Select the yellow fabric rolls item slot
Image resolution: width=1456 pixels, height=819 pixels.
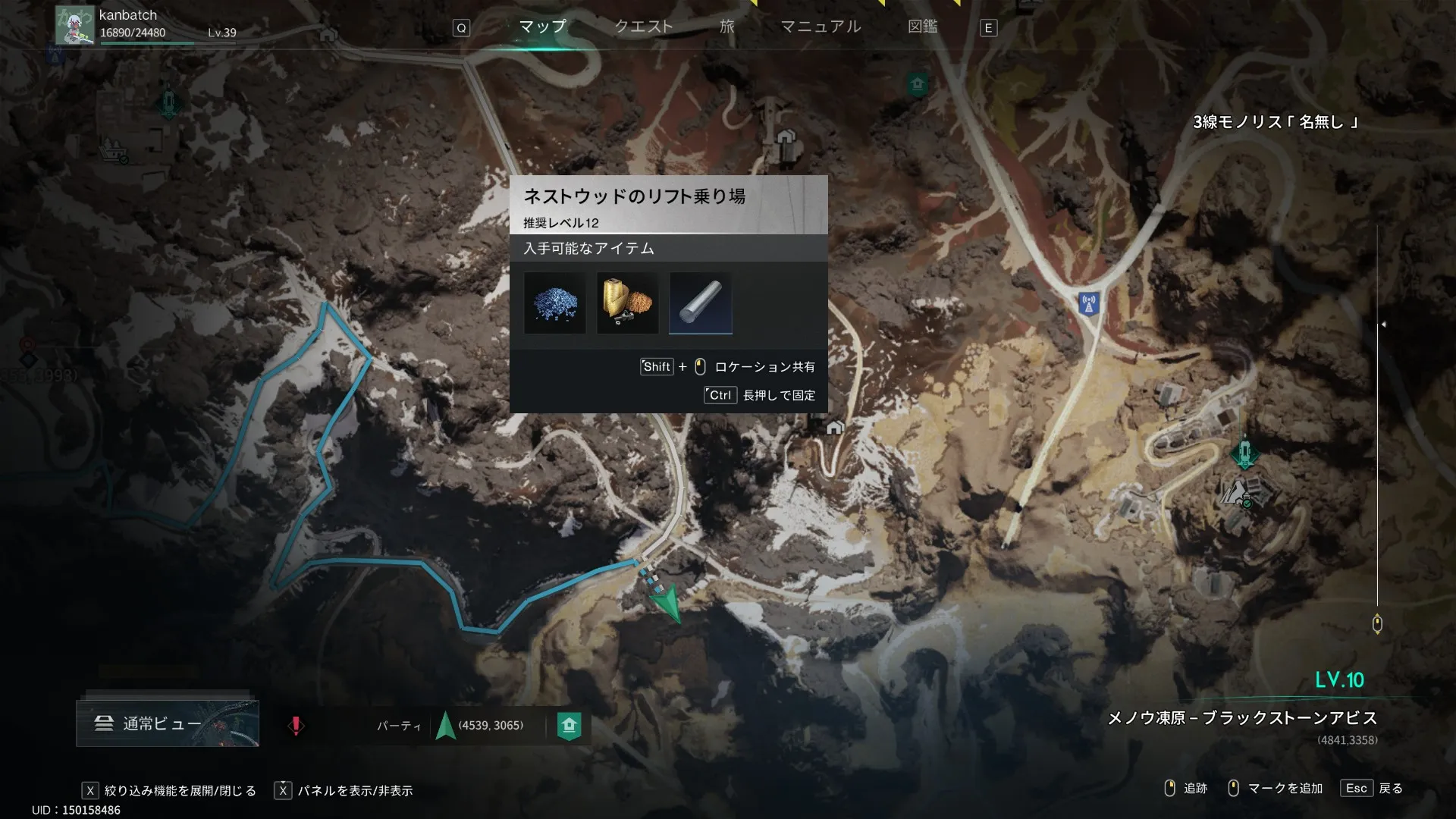click(x=628, y=303)
